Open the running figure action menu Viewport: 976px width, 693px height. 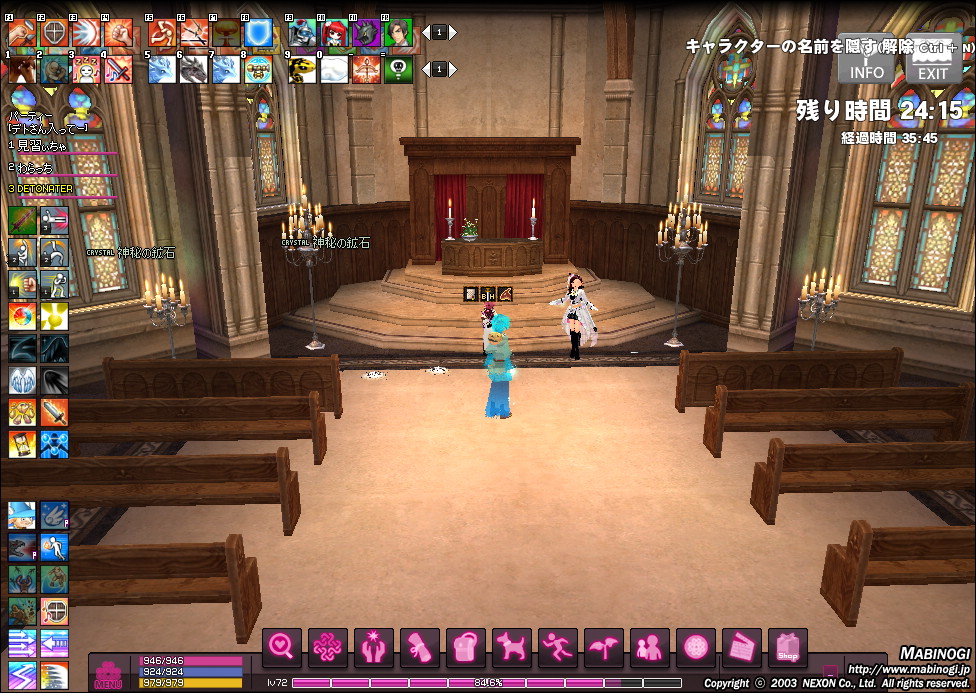557,648
